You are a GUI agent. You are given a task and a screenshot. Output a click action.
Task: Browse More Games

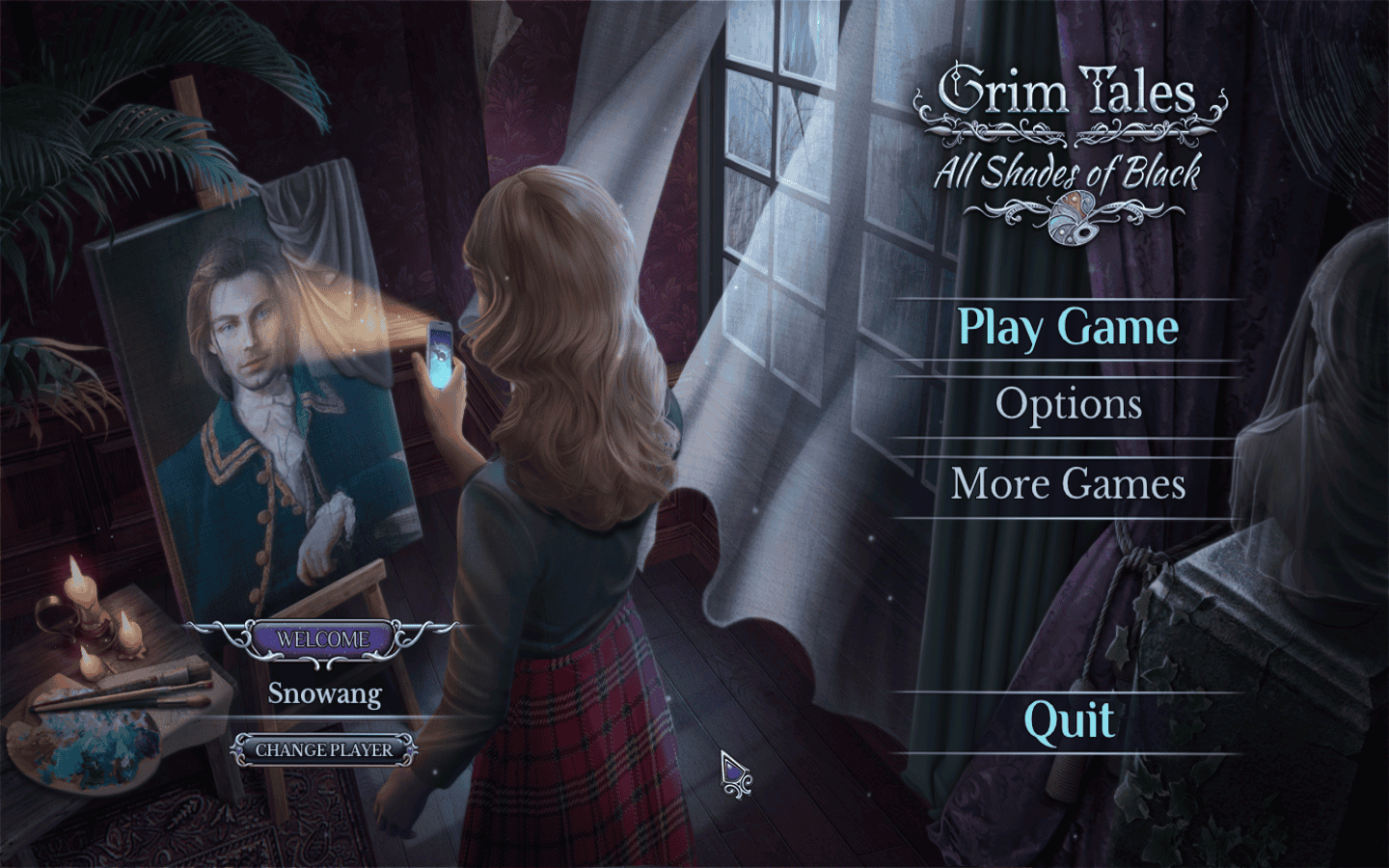coord(1068,483)
